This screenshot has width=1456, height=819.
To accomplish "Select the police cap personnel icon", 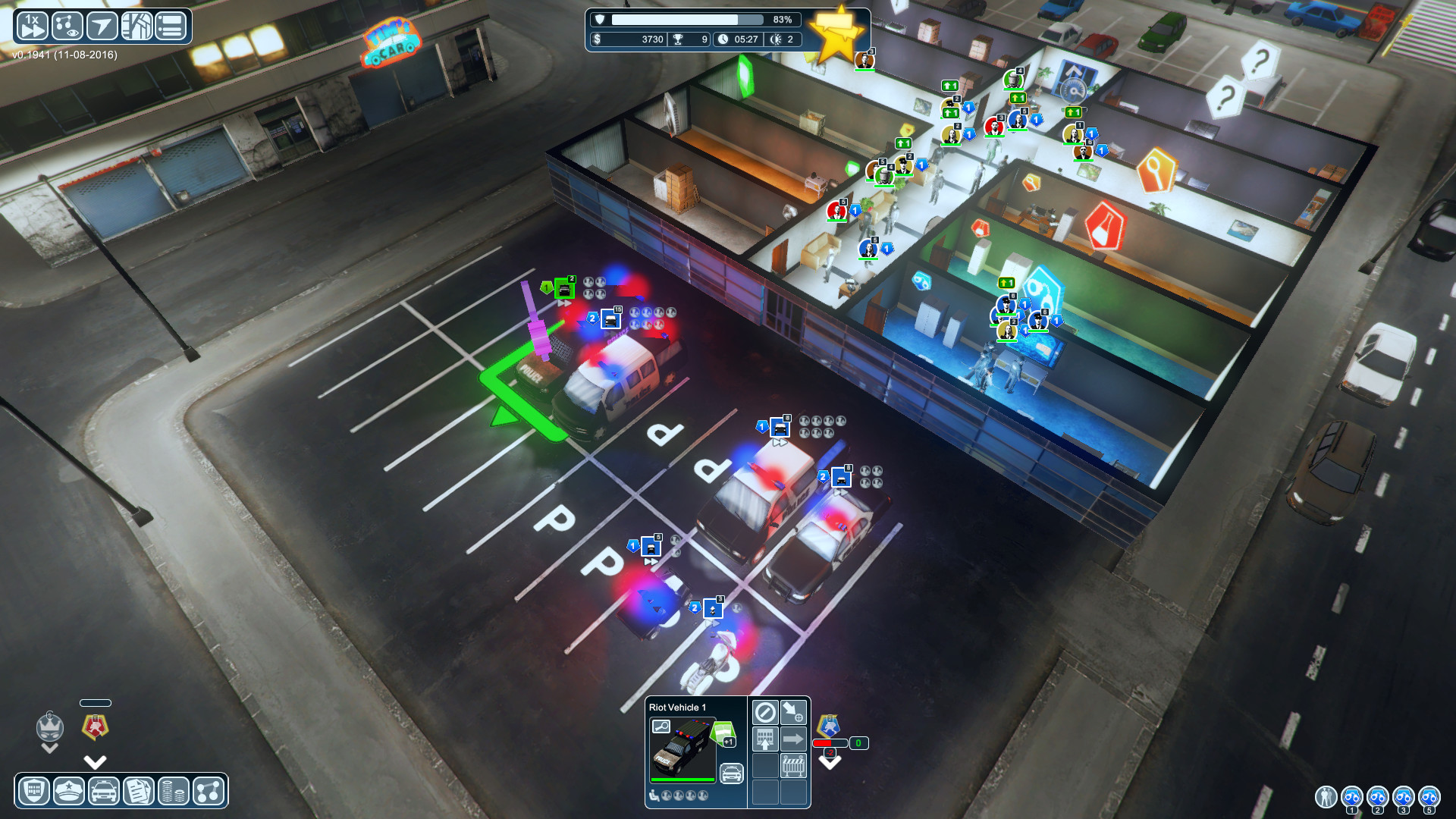I will coord(68,791).
